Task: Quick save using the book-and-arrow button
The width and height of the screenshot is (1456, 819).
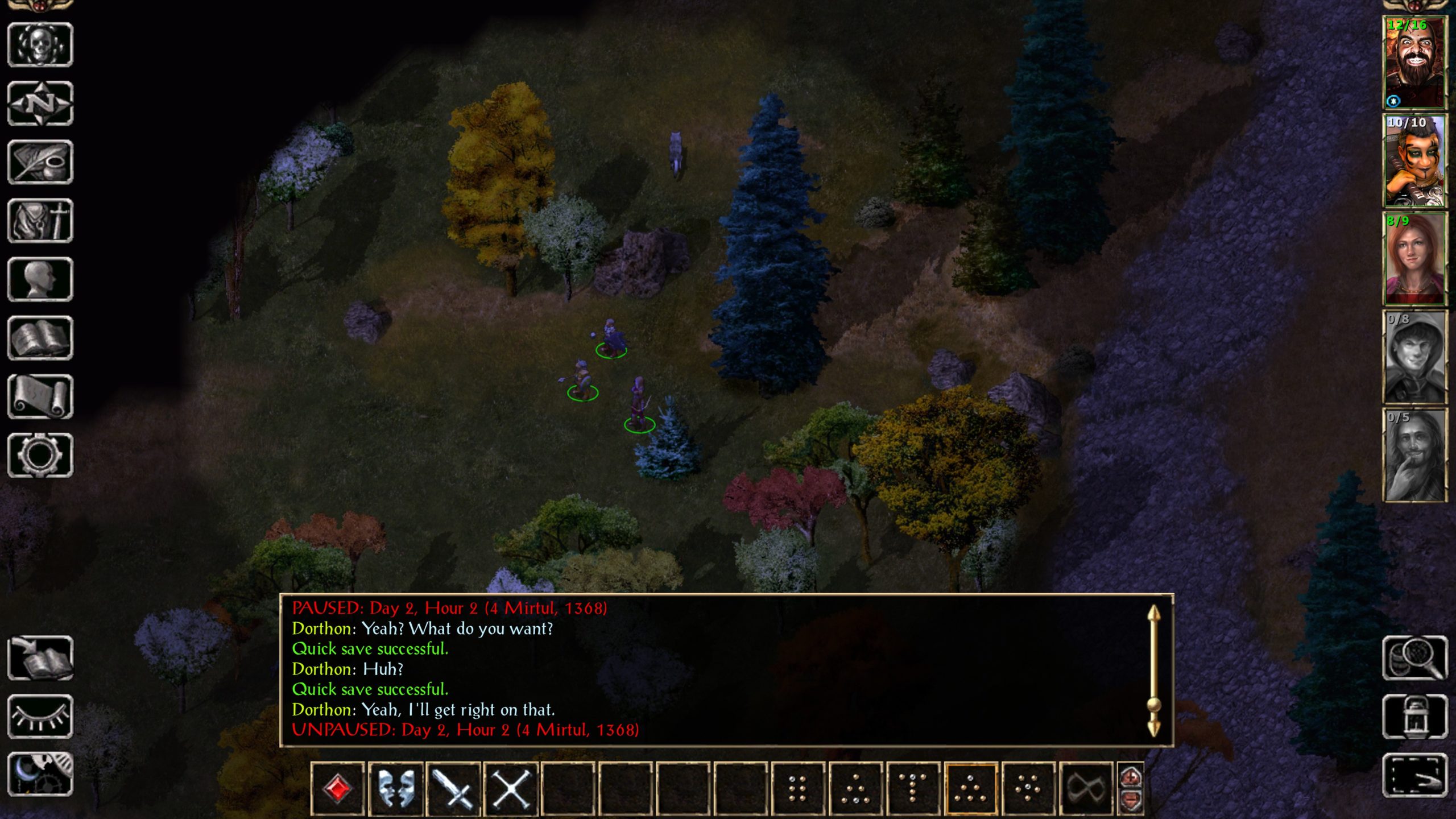Action: [x=40, y=658]
